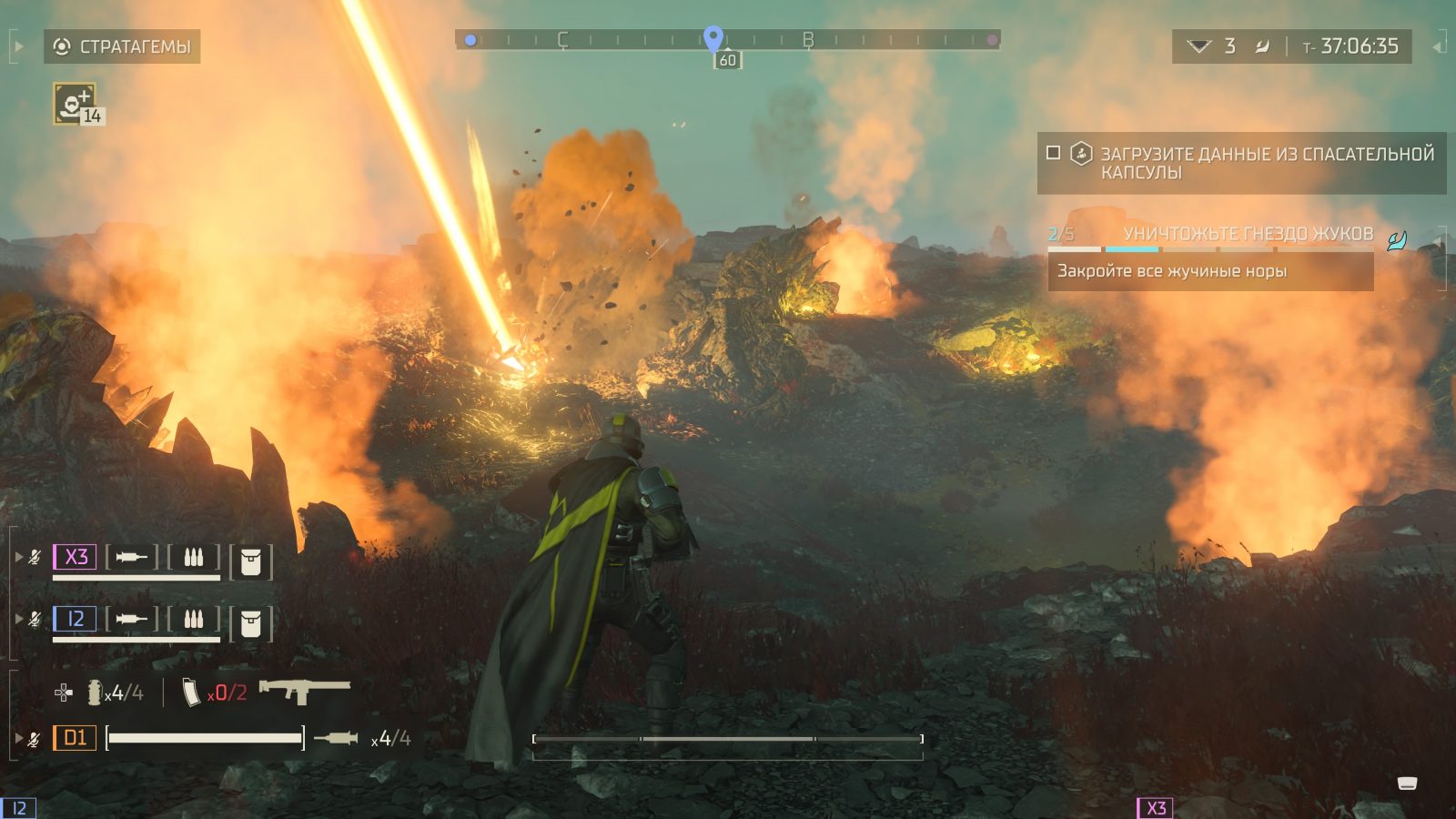The image size is (1456, 819).
Task: Select the equipped rifle weapon icon
Action: 304,691
